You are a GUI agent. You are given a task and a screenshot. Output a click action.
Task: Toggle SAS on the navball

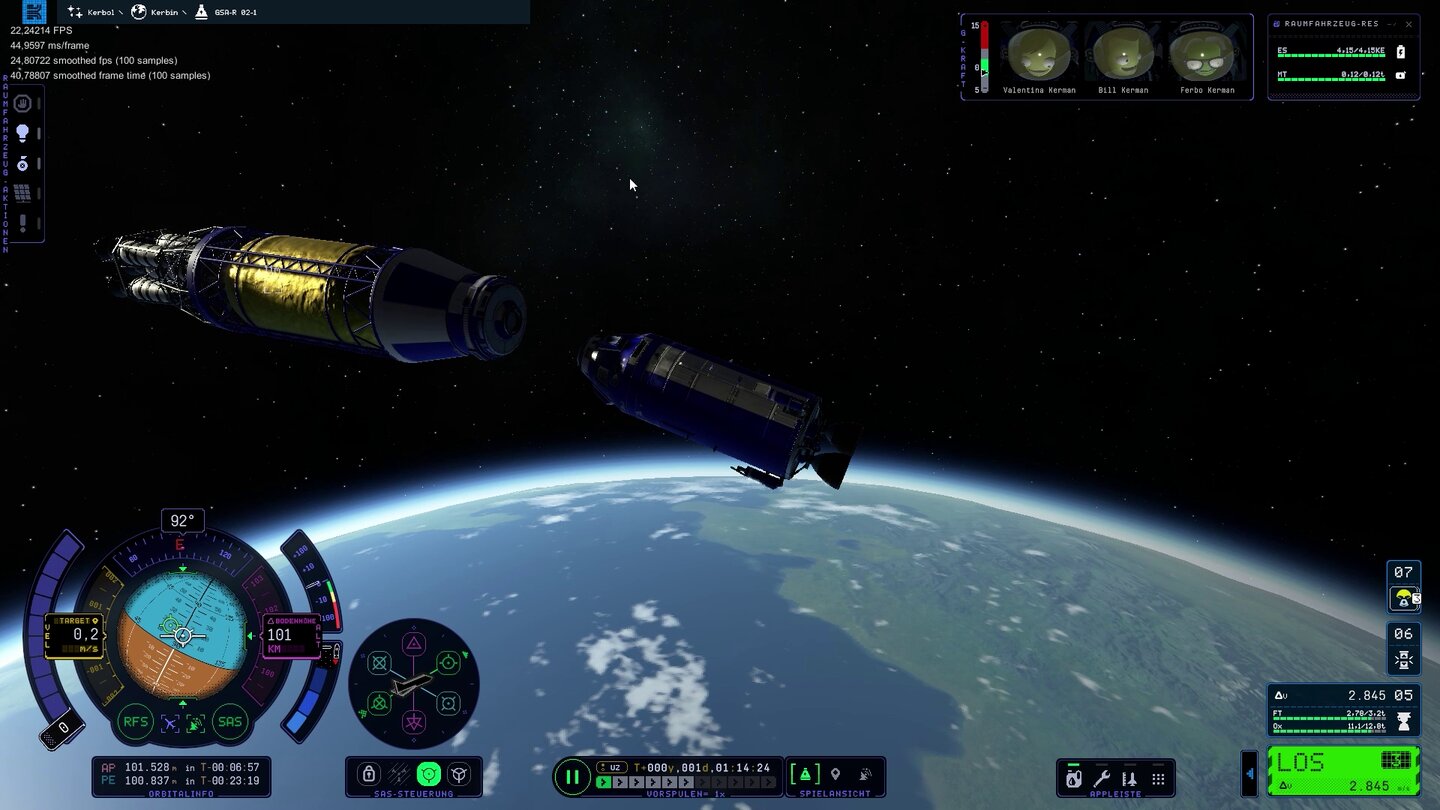click(x=229, y=721)
